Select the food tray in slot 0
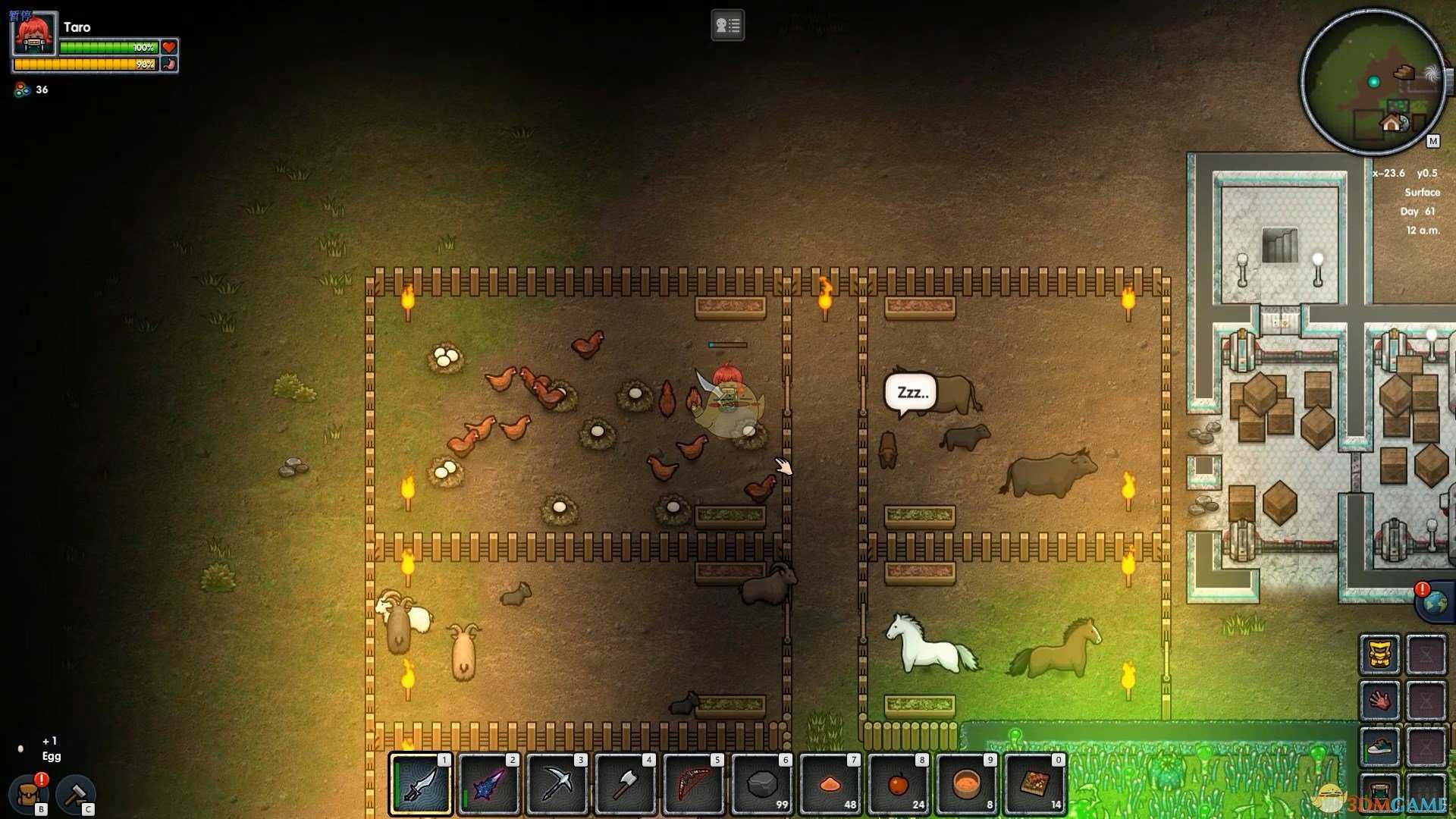This screenshot has width=1456, height=819. (x=1035, y=784)
